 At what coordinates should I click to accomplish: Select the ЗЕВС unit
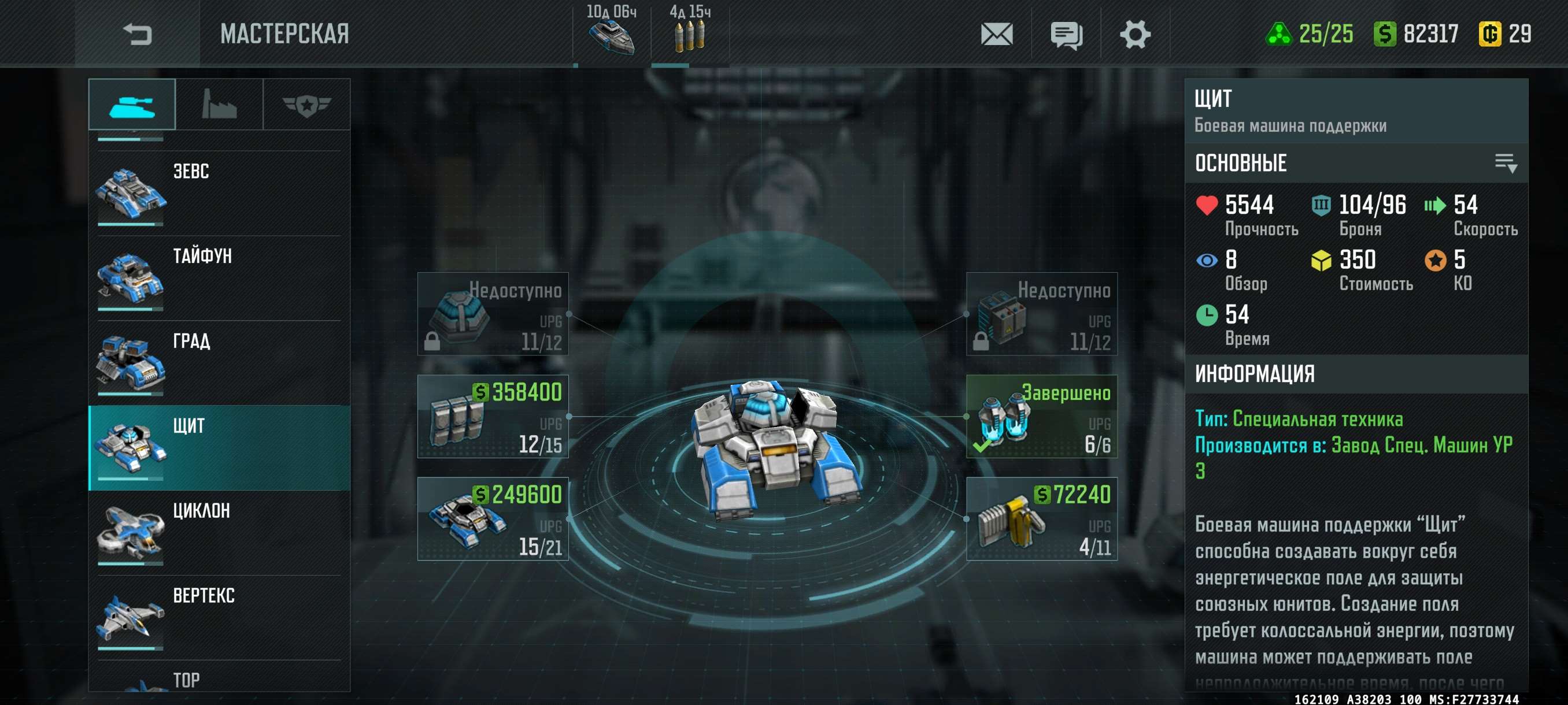coord(219,193)
